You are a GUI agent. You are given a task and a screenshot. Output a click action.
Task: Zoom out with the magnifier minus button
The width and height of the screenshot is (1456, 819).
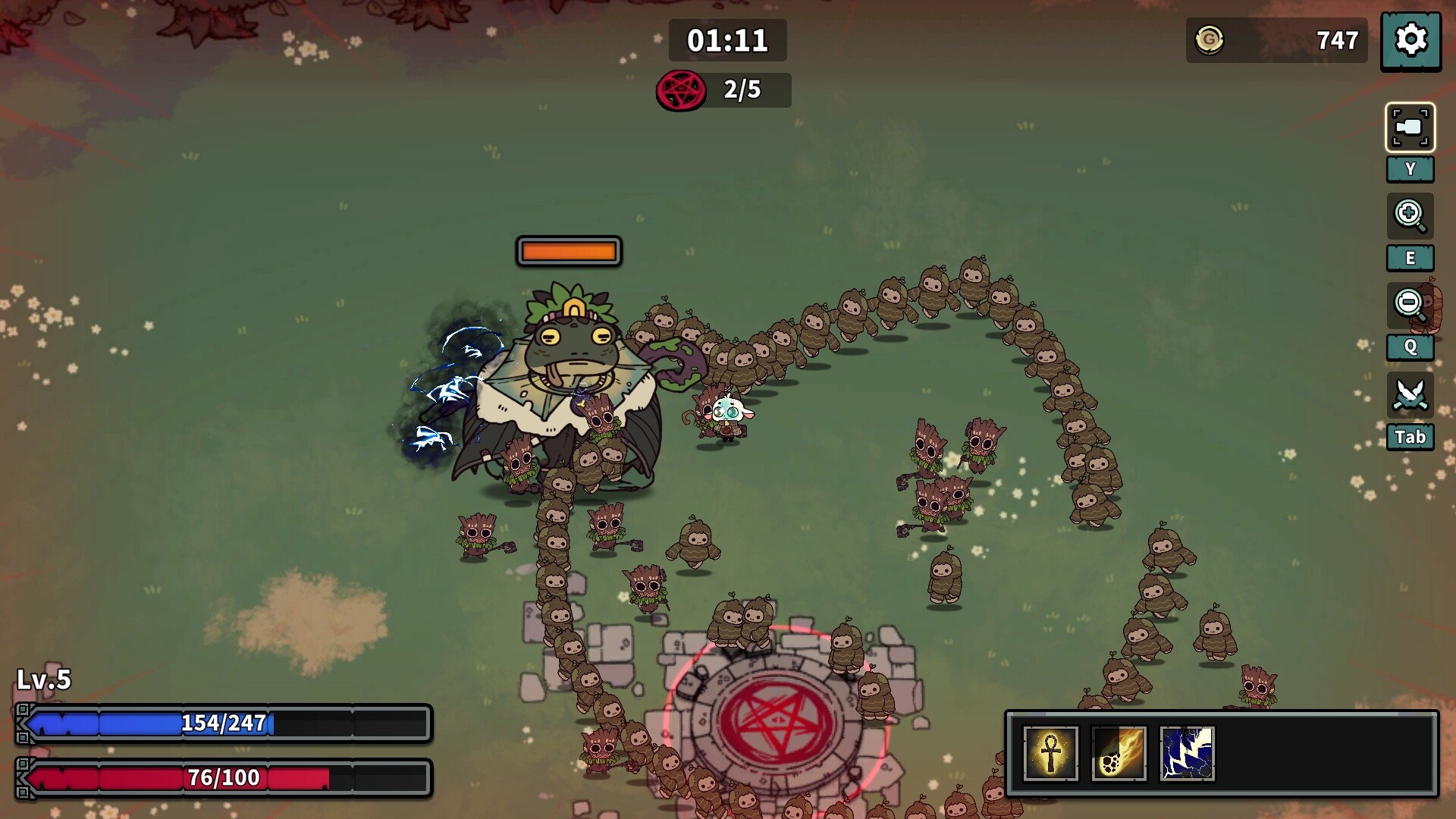tap(1410, 306)
